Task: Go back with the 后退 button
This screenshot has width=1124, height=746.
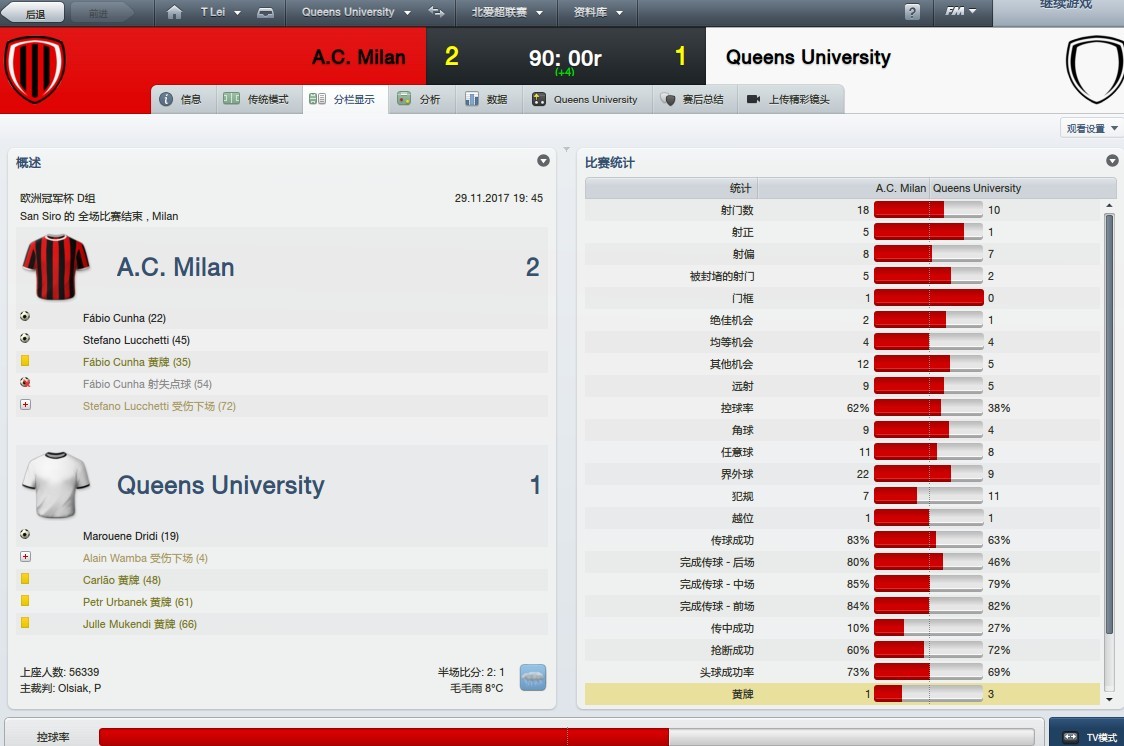Action: point(34,13)
